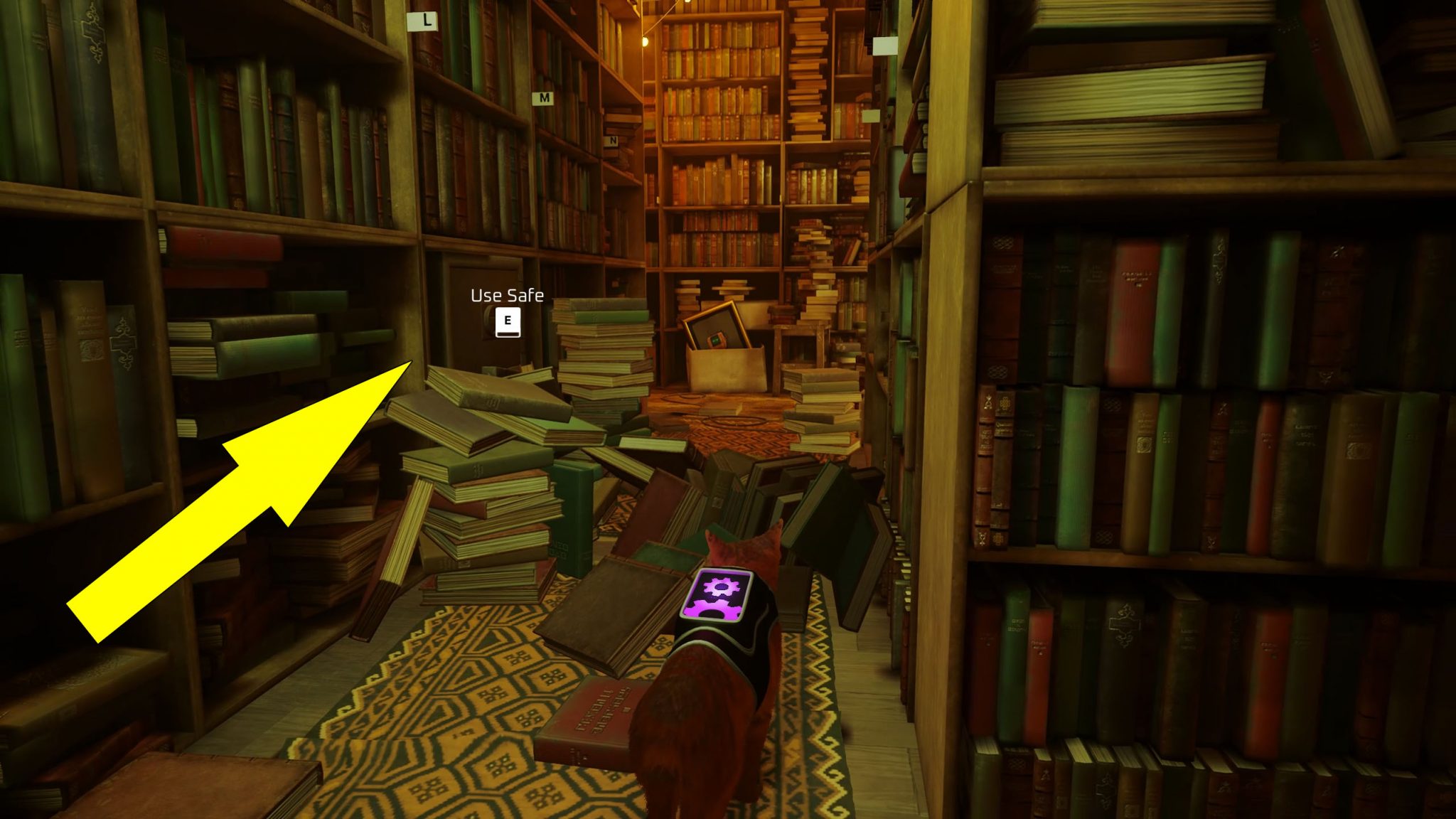
Task: Click the shelf label marked N
Action: click(613, 140)
